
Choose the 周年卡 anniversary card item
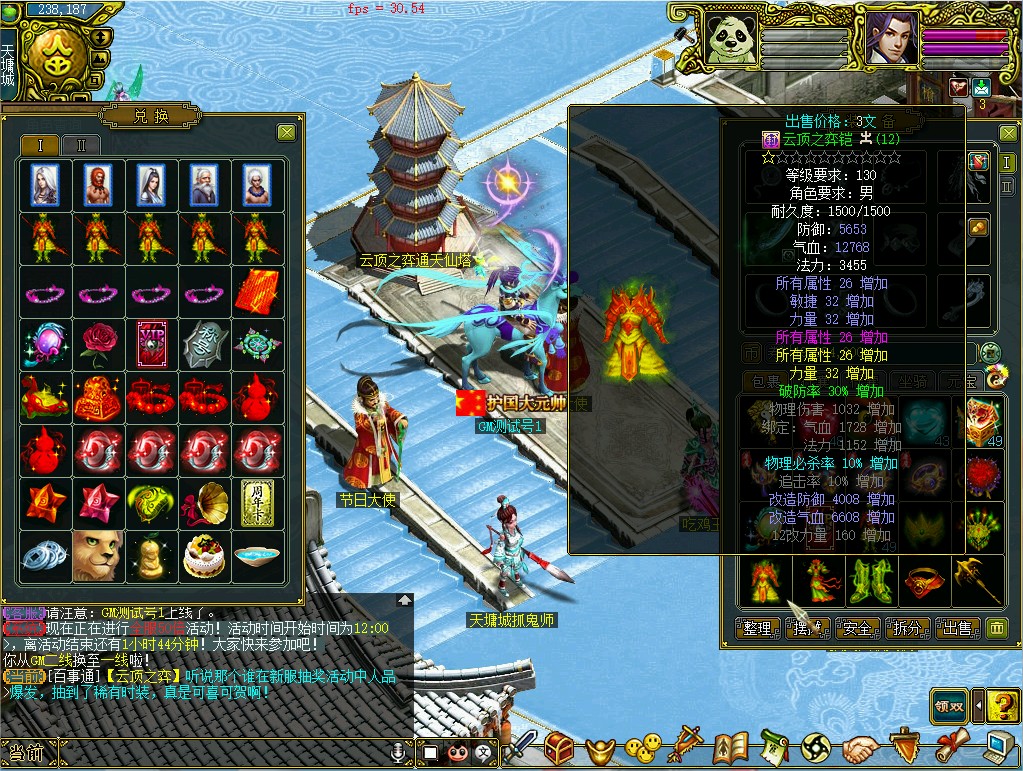click(258, 500)
